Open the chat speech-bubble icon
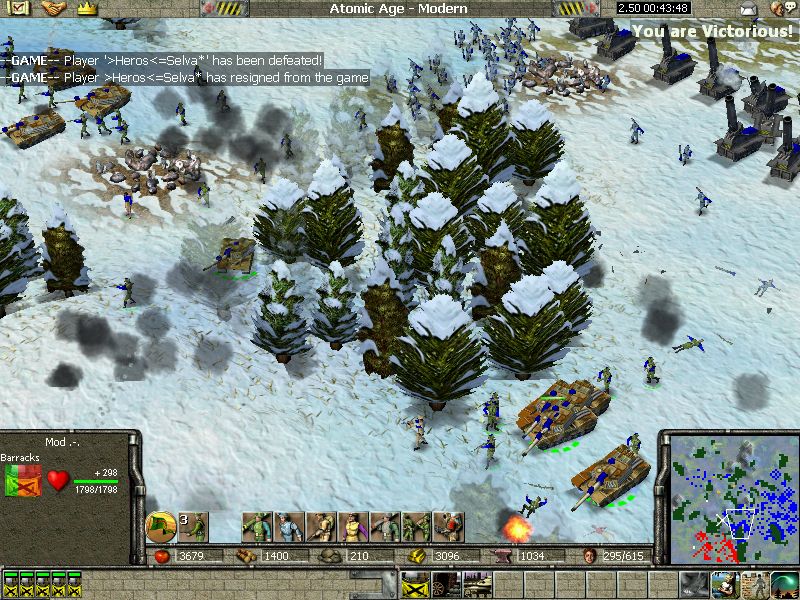The width and height of the screenshot is (800, 600). tap(780, 9)
